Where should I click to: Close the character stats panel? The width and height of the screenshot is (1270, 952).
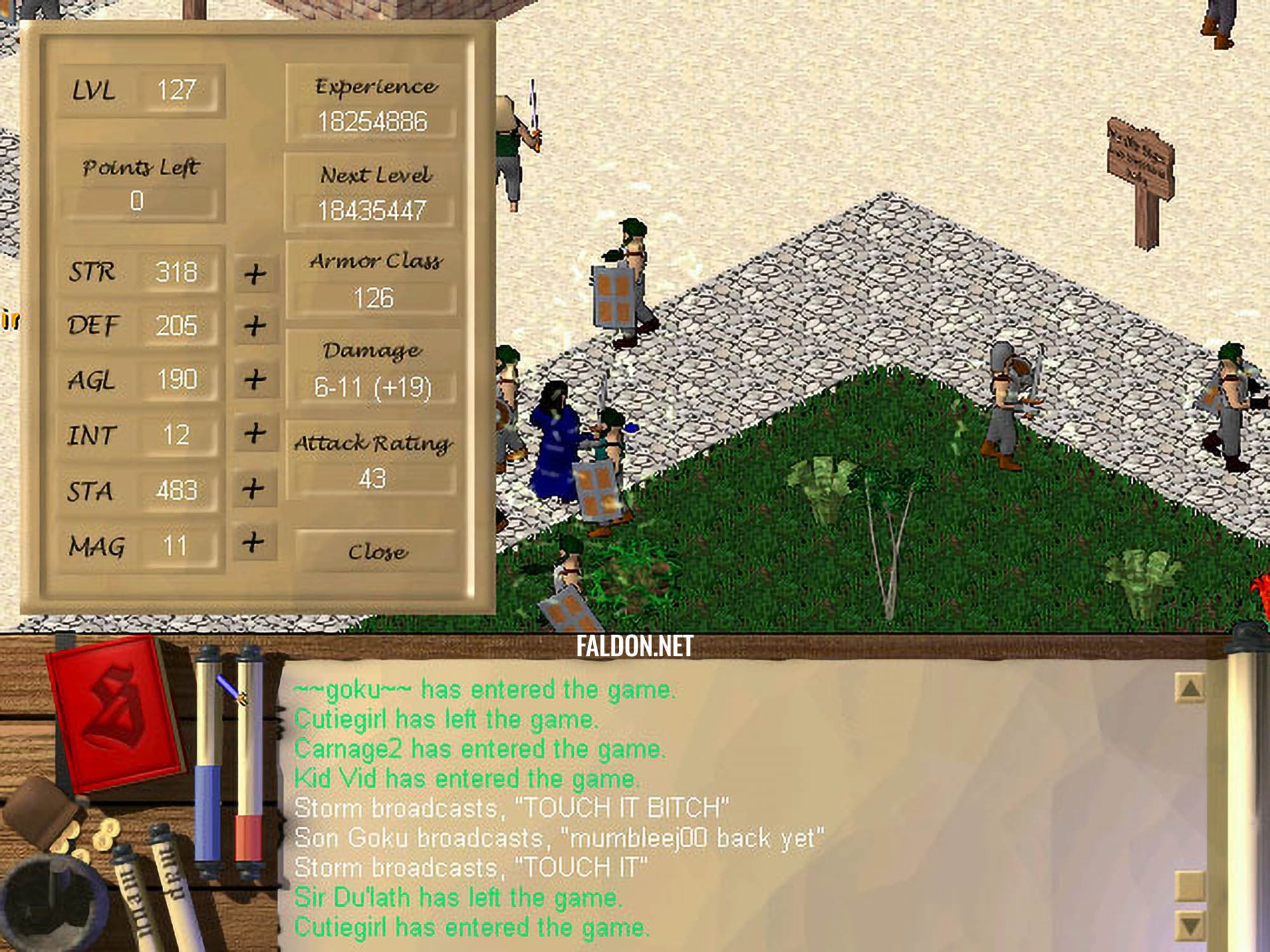point(377,551)
